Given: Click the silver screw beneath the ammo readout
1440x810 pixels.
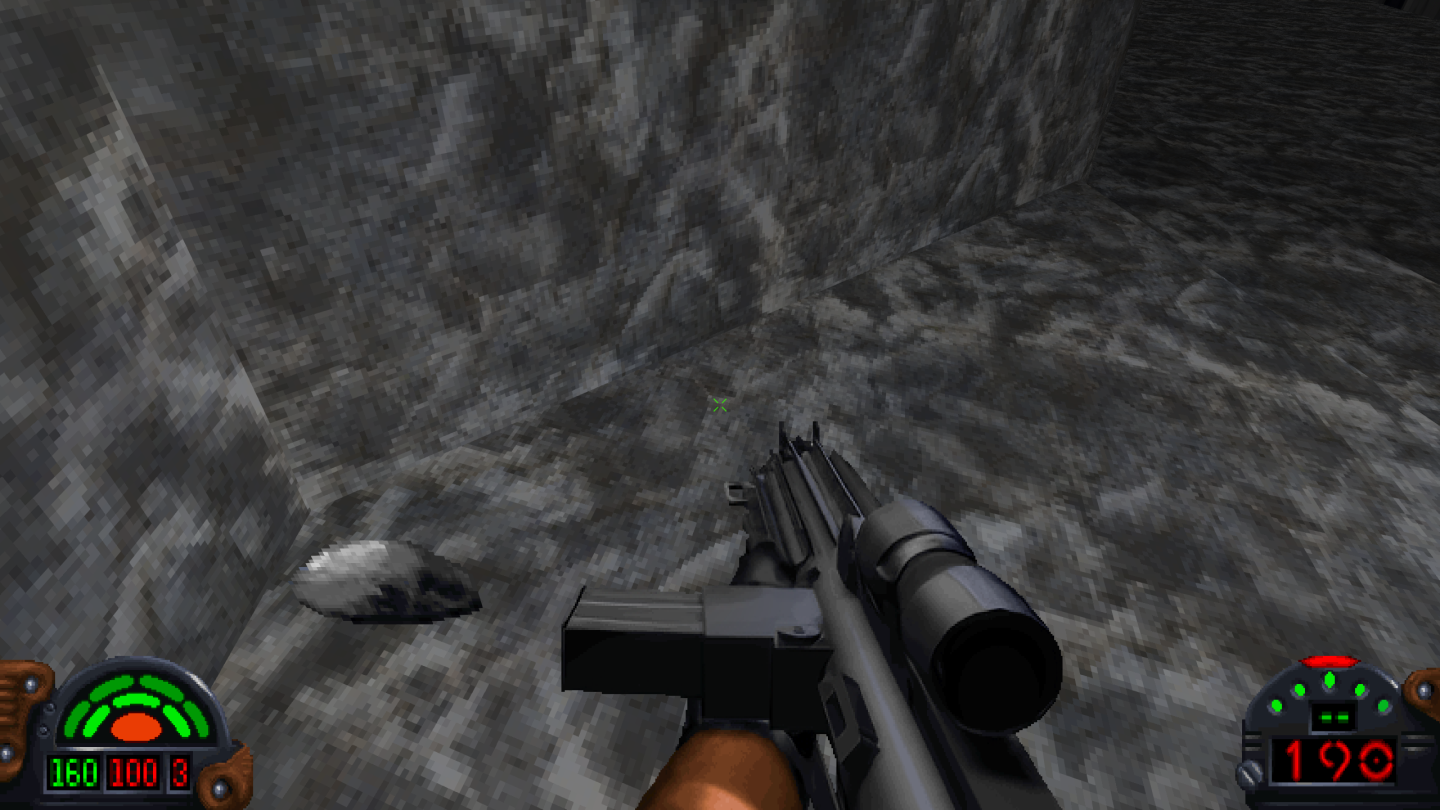Looking at the screenshot, I should coord(1249,772).
